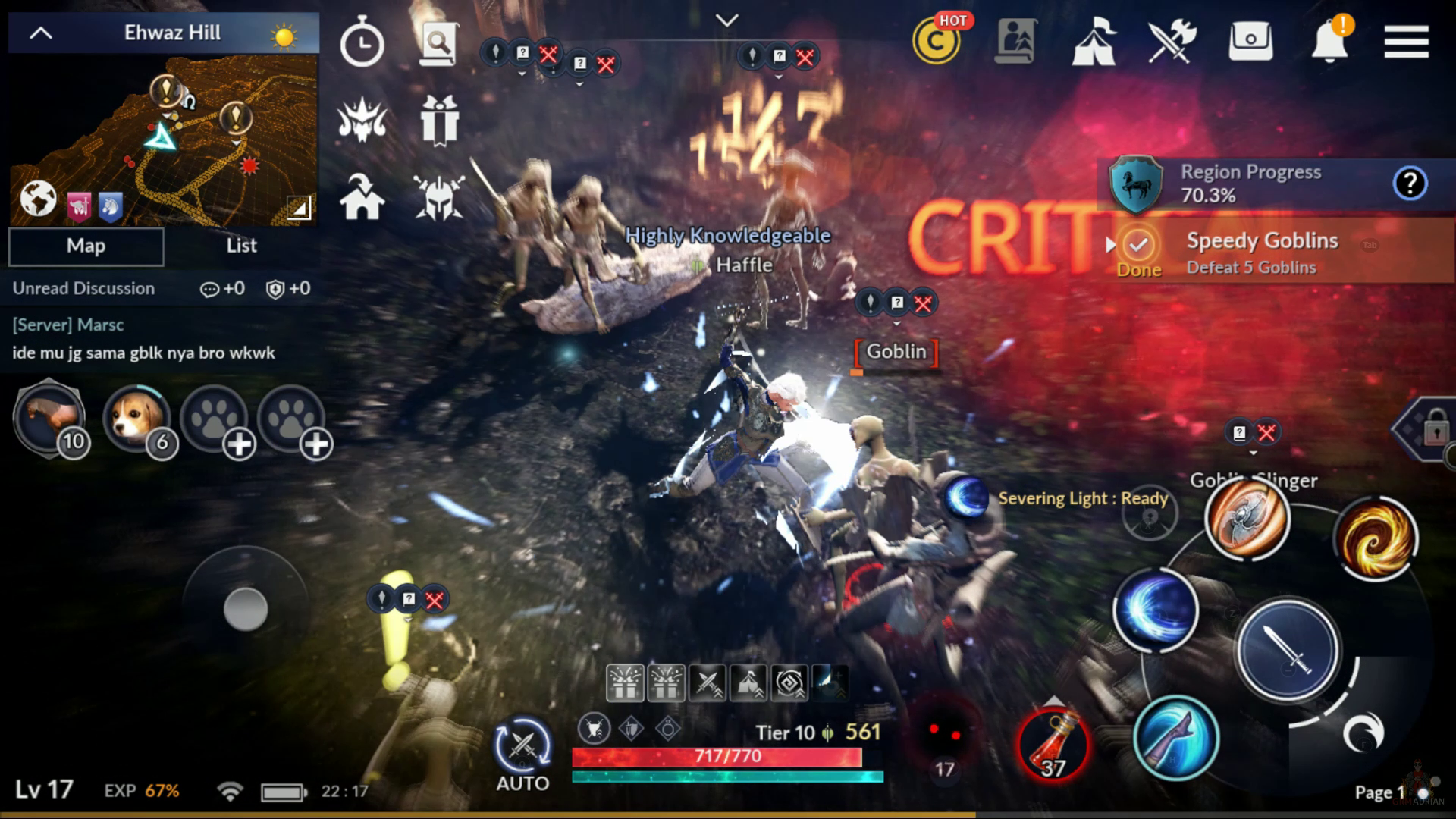Activate the fiery swirl skill
This screenshot has width=1456, height=819.
pos(1375,538)
